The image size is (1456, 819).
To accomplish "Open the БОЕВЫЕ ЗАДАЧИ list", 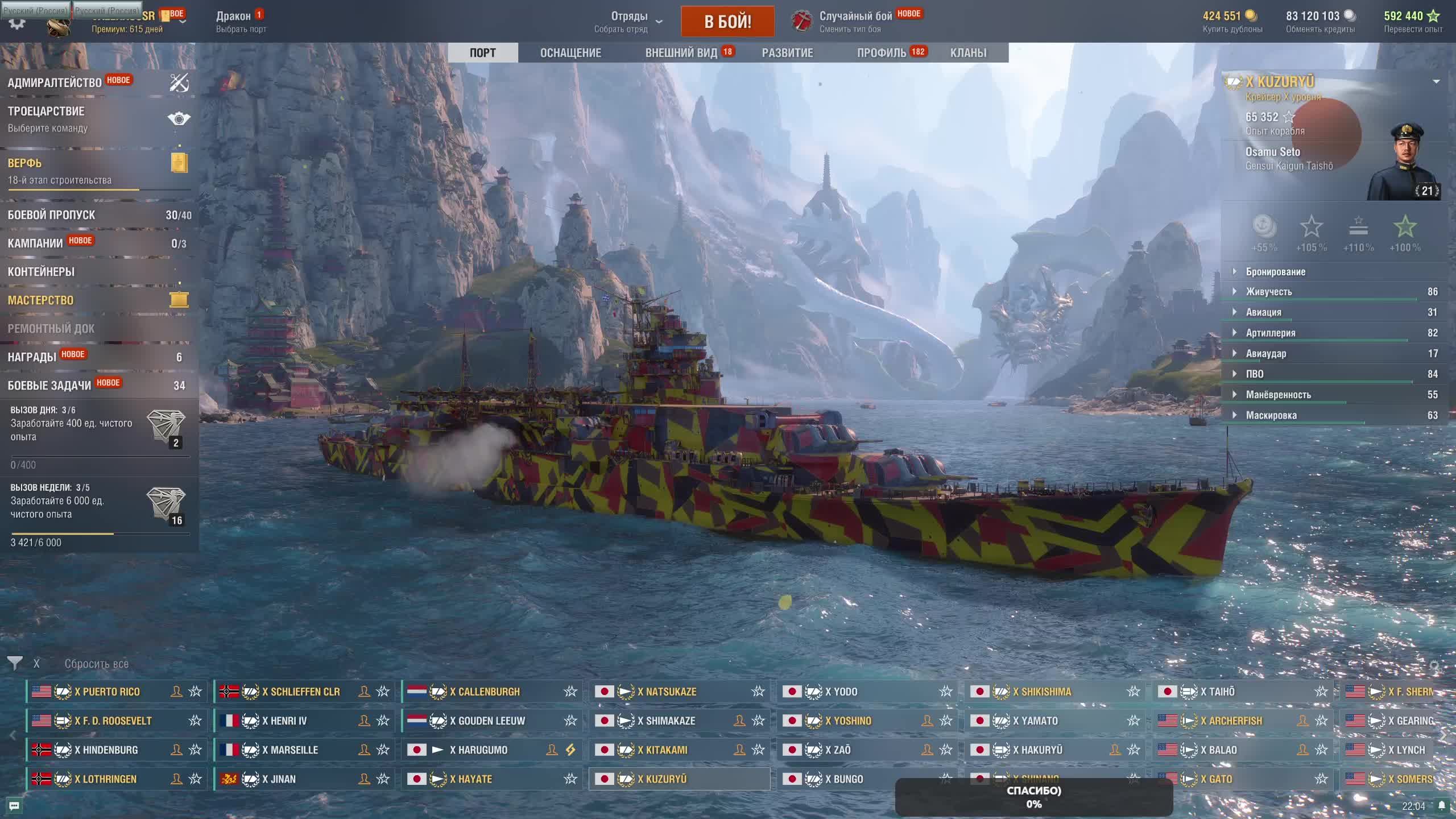I will (49, 386).
